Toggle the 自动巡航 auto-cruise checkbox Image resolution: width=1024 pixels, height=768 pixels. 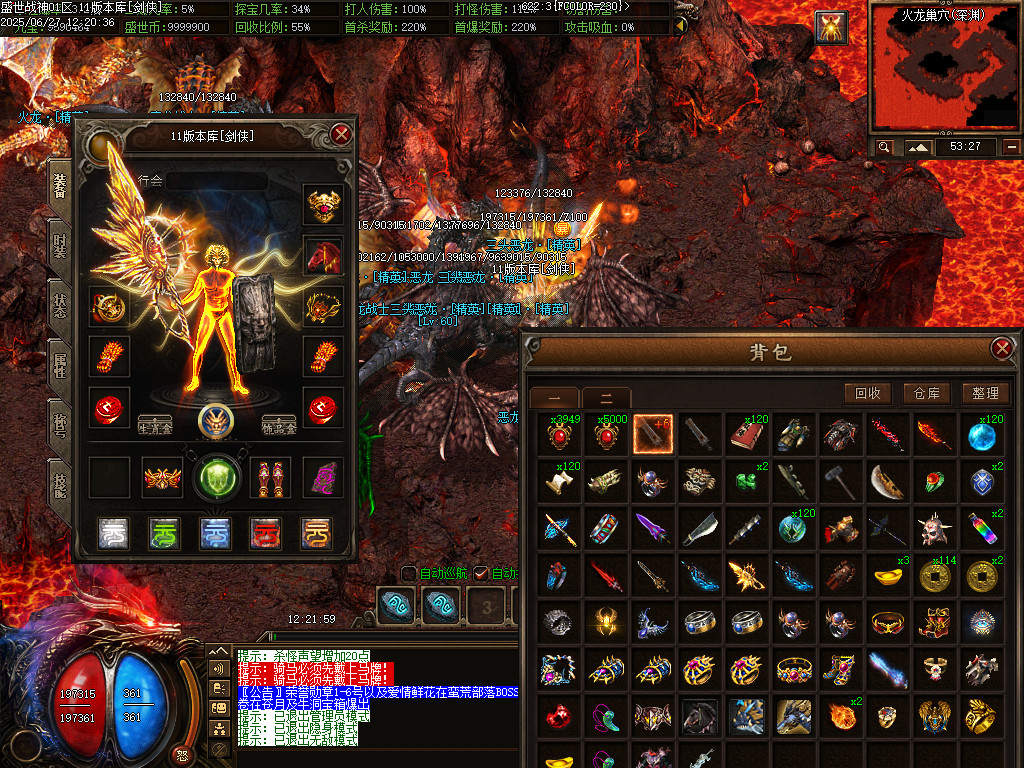[x=409, y=573]
